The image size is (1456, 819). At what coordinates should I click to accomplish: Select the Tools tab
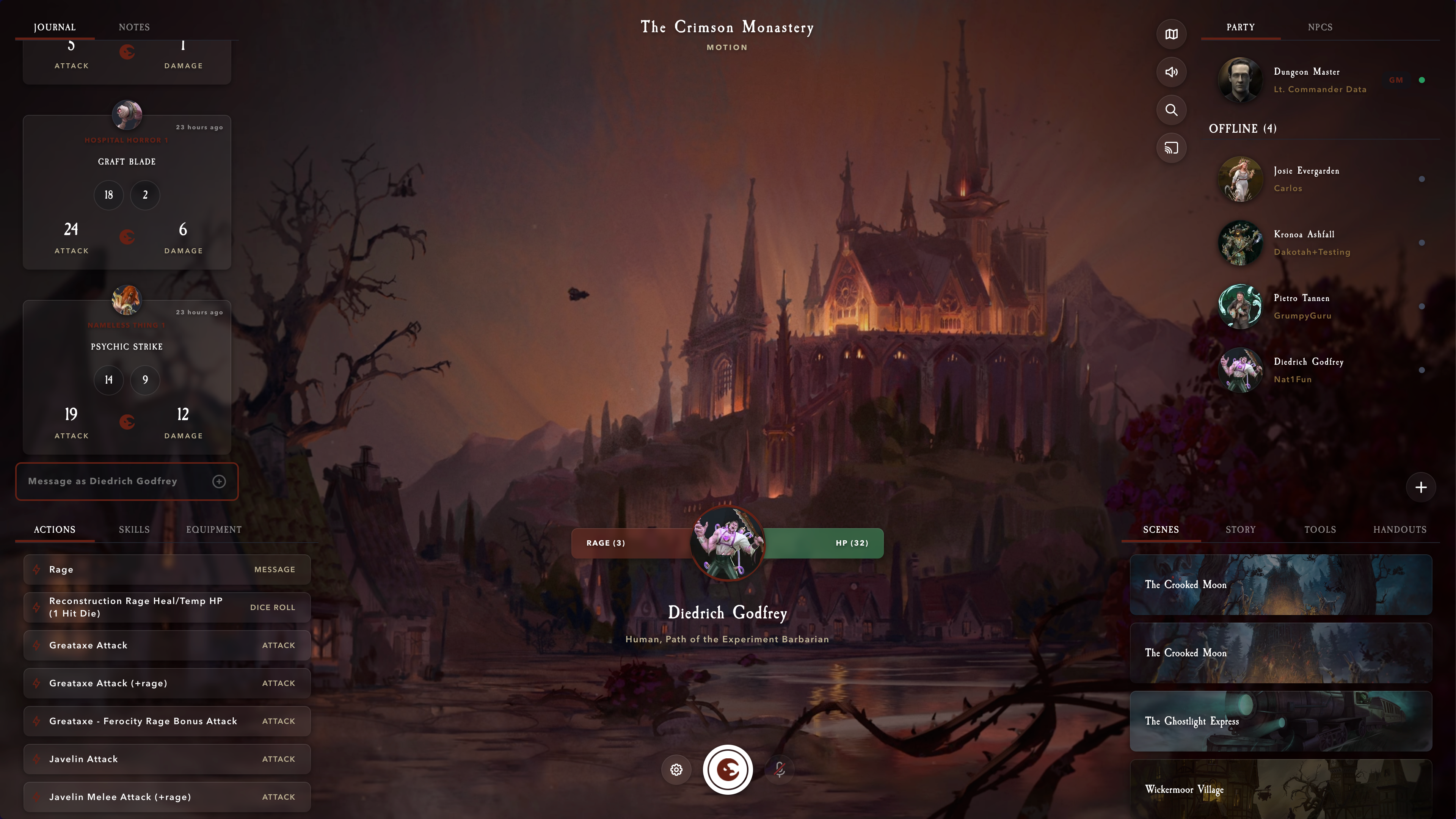pyautogui.click(x=1320, y=530)
